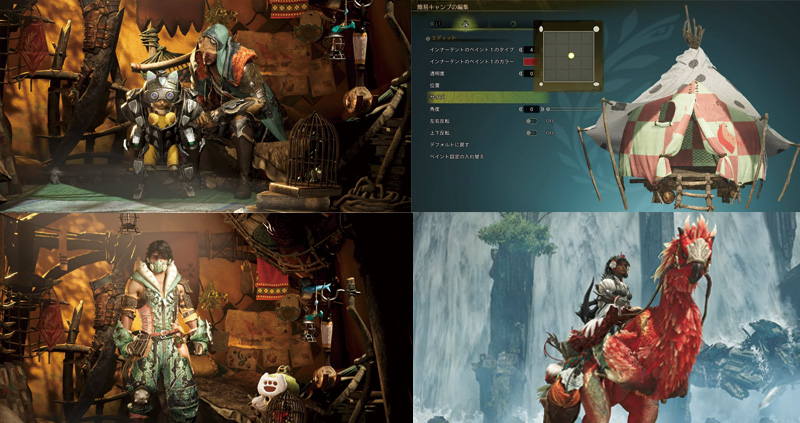The width and height of the screenshot is (800, 423).
Task: Select ペイント設定の入れ替え swap paint settings
Action: [x=457, y=156]
